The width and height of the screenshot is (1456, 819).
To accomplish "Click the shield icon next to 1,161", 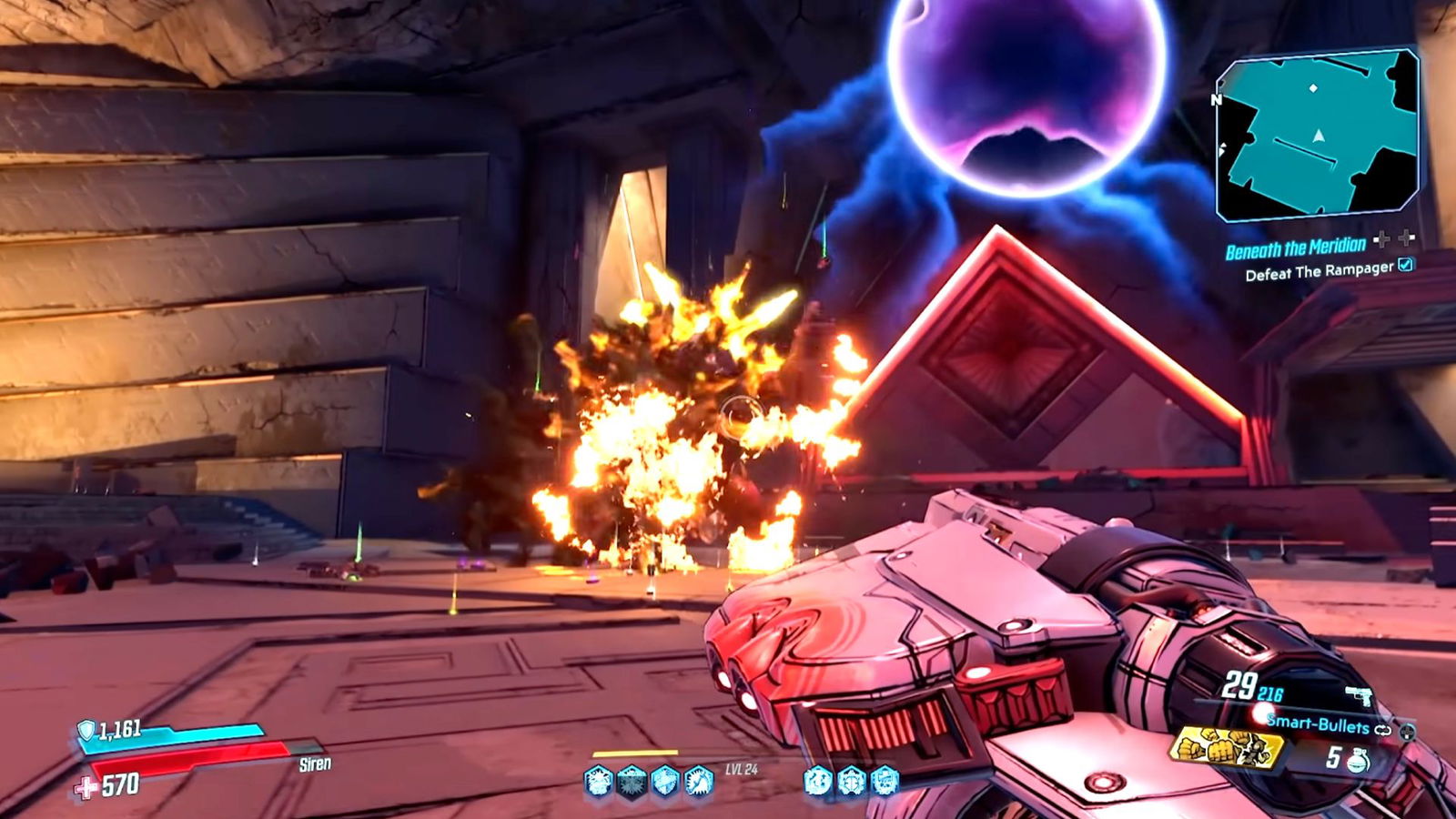I will click(86, 730).
